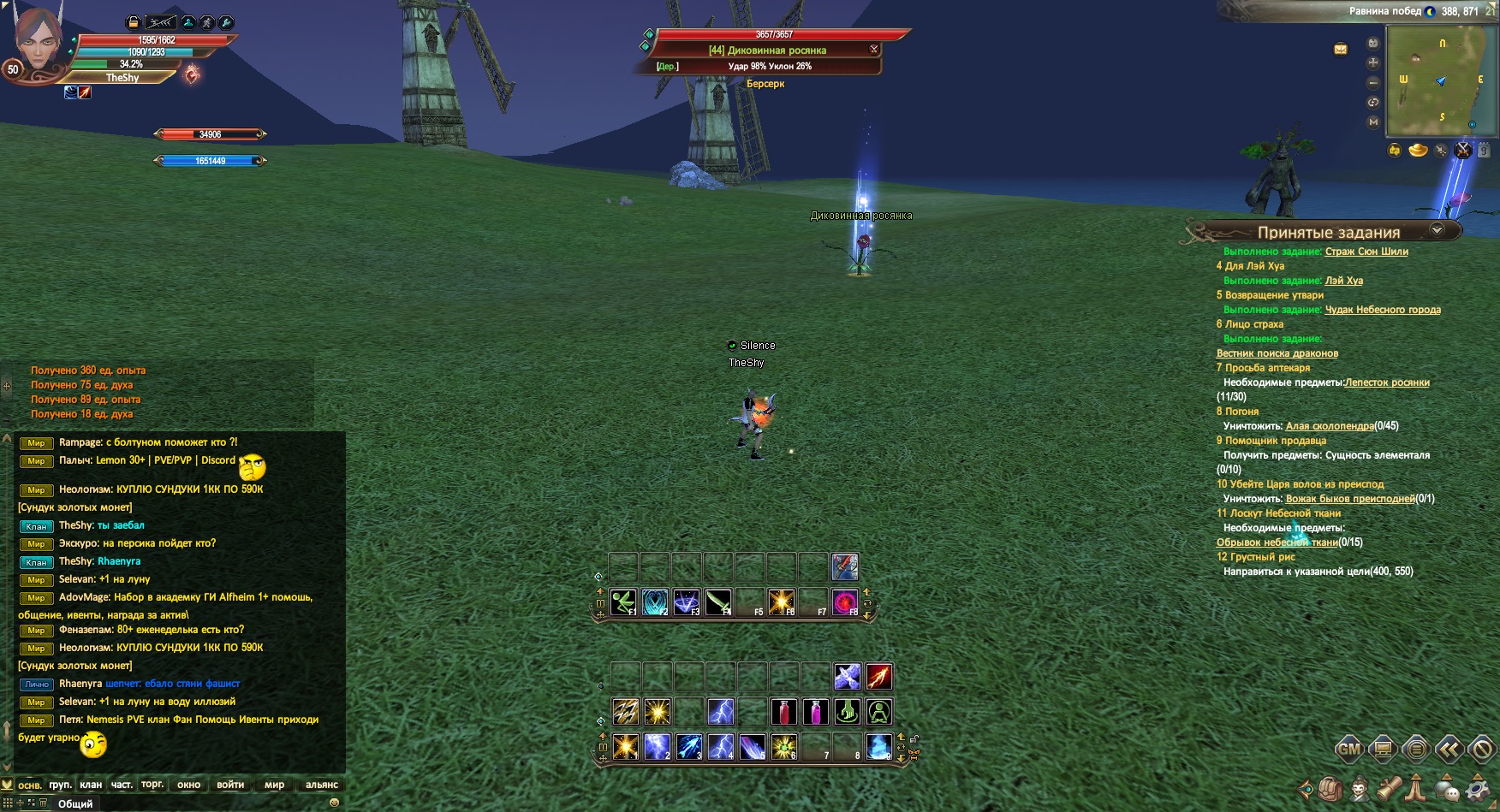Use the meditation skill icon
This screenshot has height=812, width=1500.
pyautogui.click(x=879, y=712)
